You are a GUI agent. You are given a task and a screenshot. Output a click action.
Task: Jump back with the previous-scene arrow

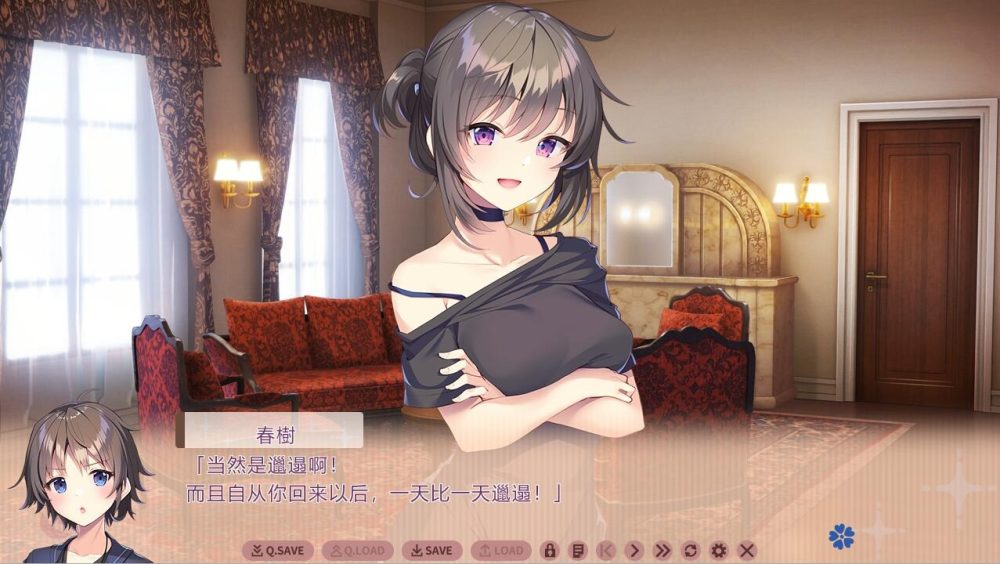[605, 550]
